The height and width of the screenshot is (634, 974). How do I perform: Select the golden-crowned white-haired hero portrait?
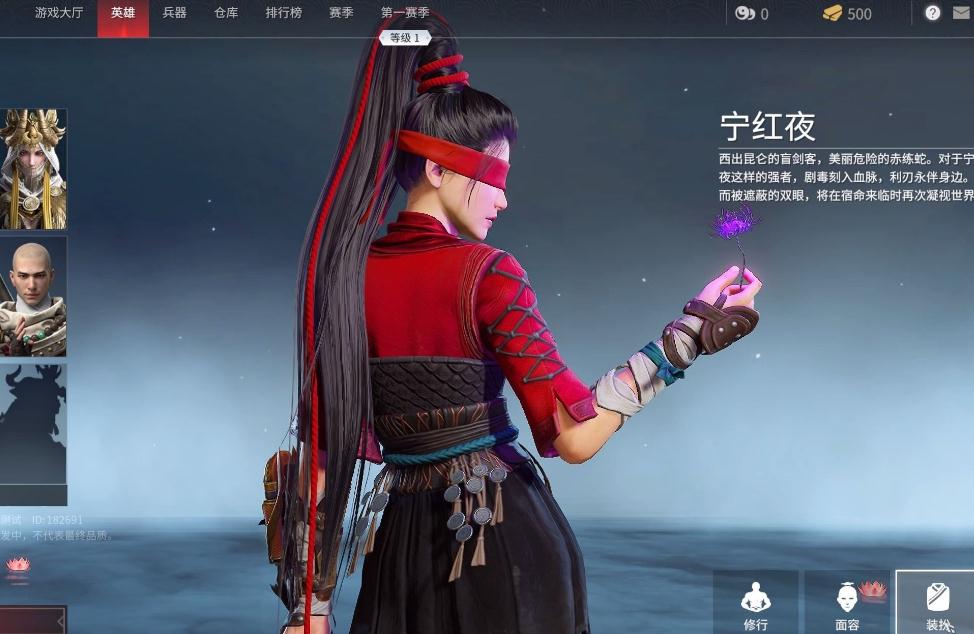click(33, 169)
